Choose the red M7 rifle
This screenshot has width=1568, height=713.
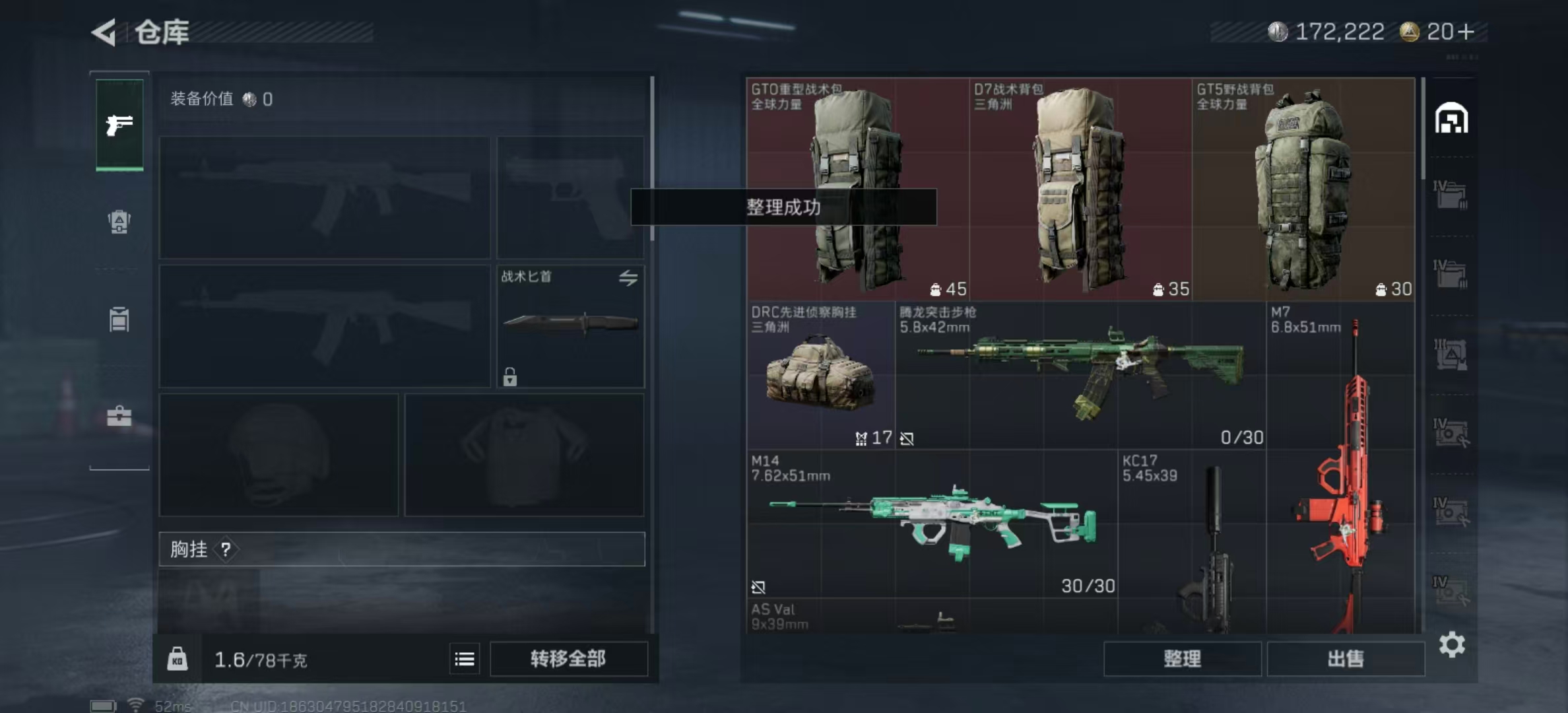click(x=1340, y=469)
